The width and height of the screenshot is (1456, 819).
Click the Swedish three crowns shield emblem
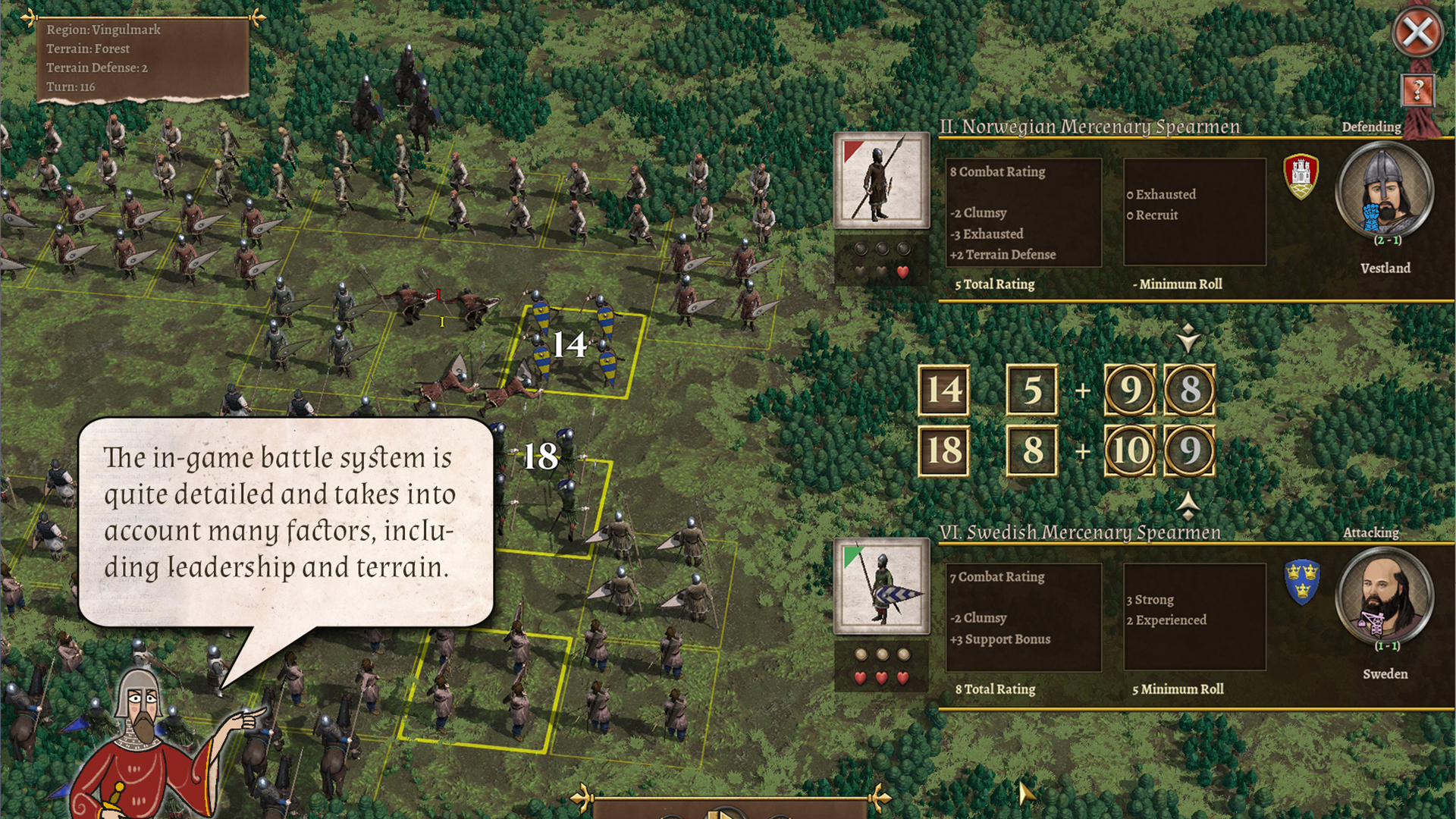(x=1301, y=582)
